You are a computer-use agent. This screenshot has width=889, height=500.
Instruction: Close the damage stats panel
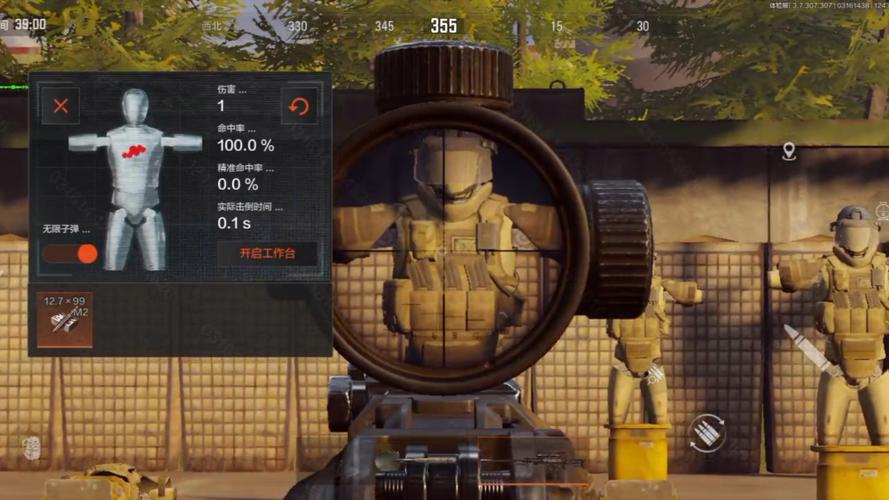coord(61,105)
